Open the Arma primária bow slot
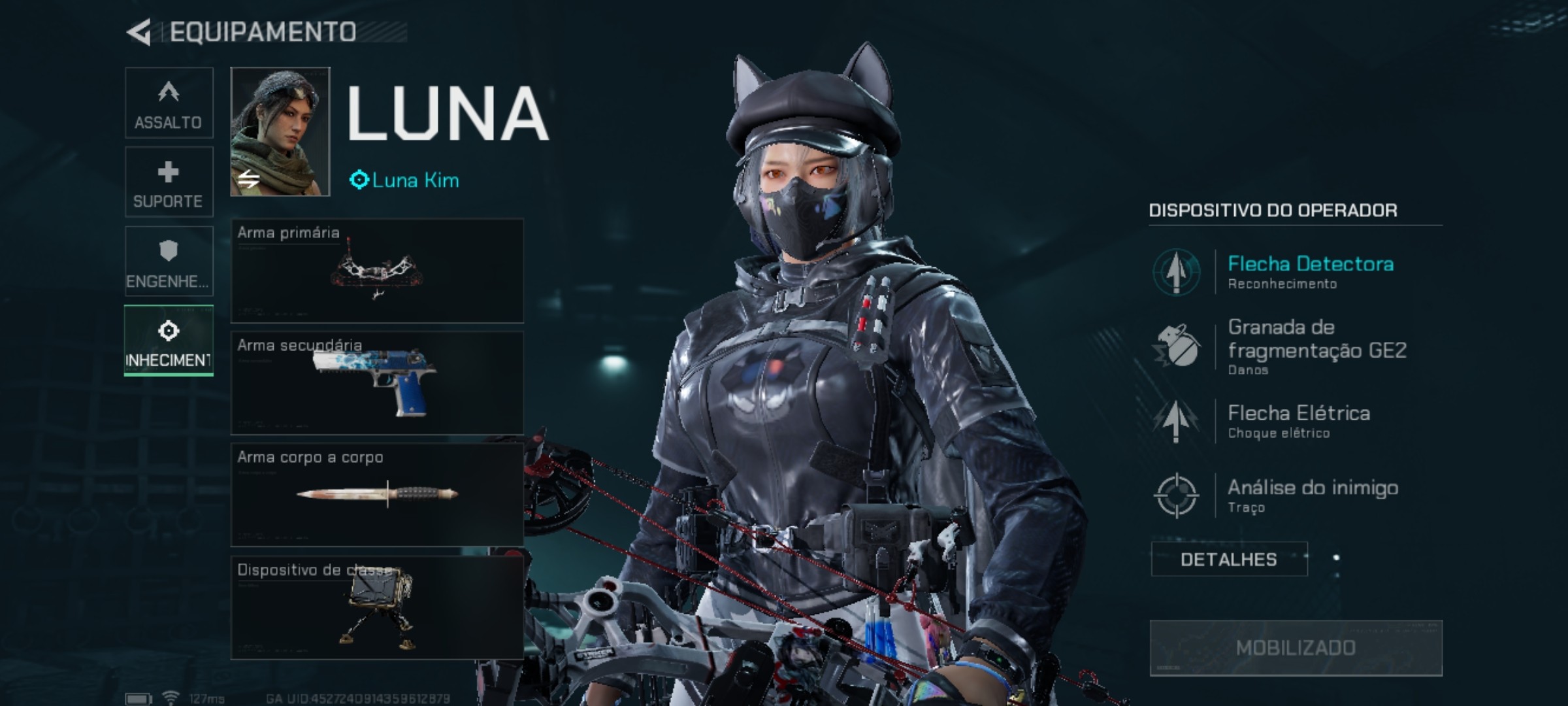1568x706 pixels. [377, 271]
